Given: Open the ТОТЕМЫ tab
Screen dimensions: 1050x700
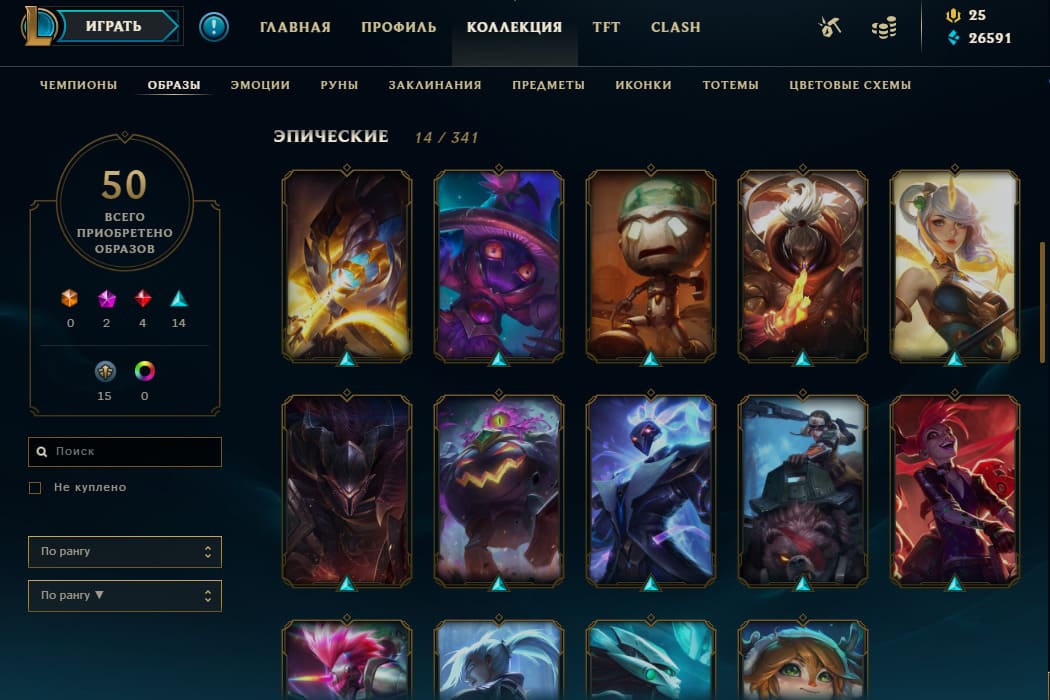Looking at the screenshot, I should (730, 85).
